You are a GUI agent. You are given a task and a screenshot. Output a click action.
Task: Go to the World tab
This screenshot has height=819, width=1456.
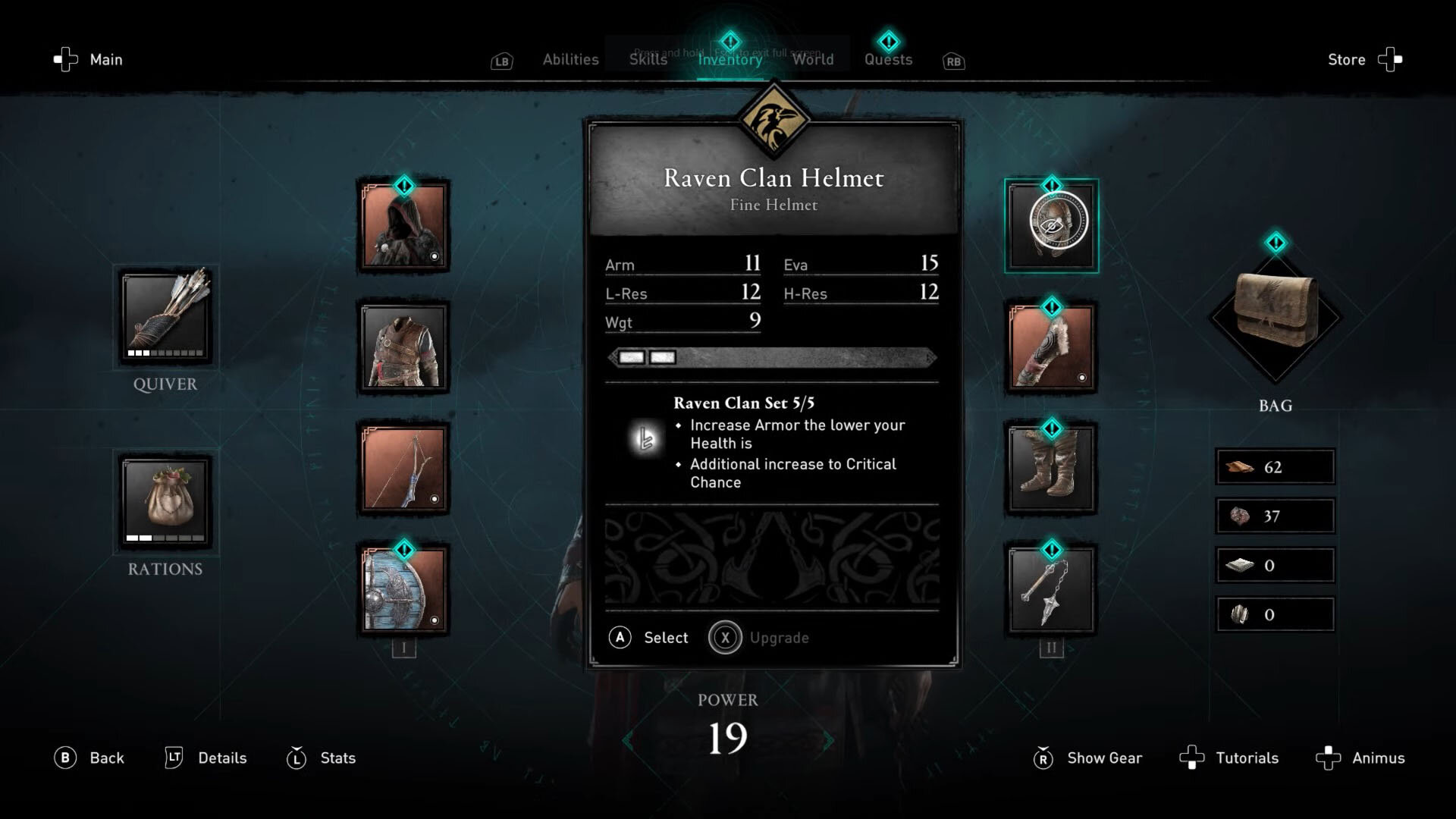coord(812,59)
